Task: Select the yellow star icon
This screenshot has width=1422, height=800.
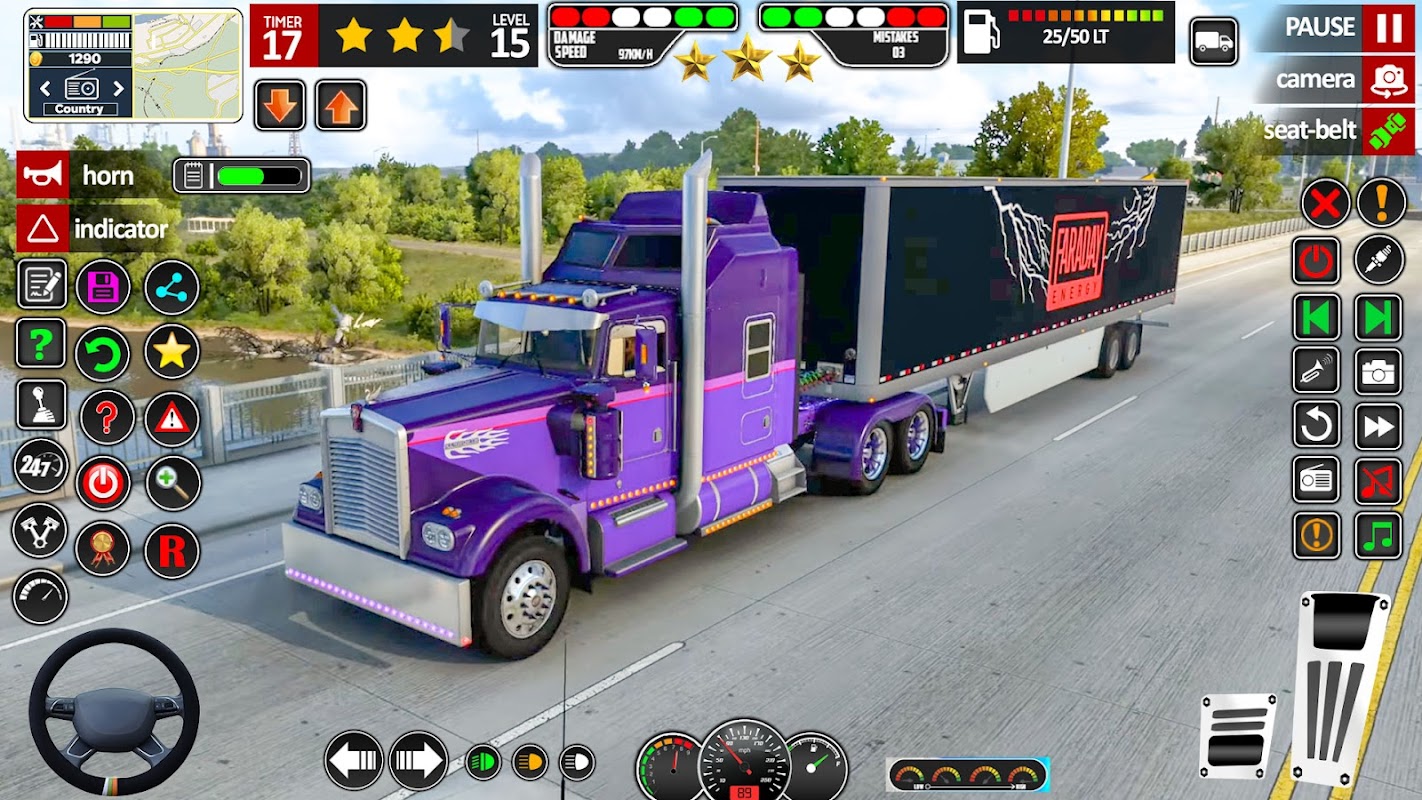Action: (x=172, y=351)
